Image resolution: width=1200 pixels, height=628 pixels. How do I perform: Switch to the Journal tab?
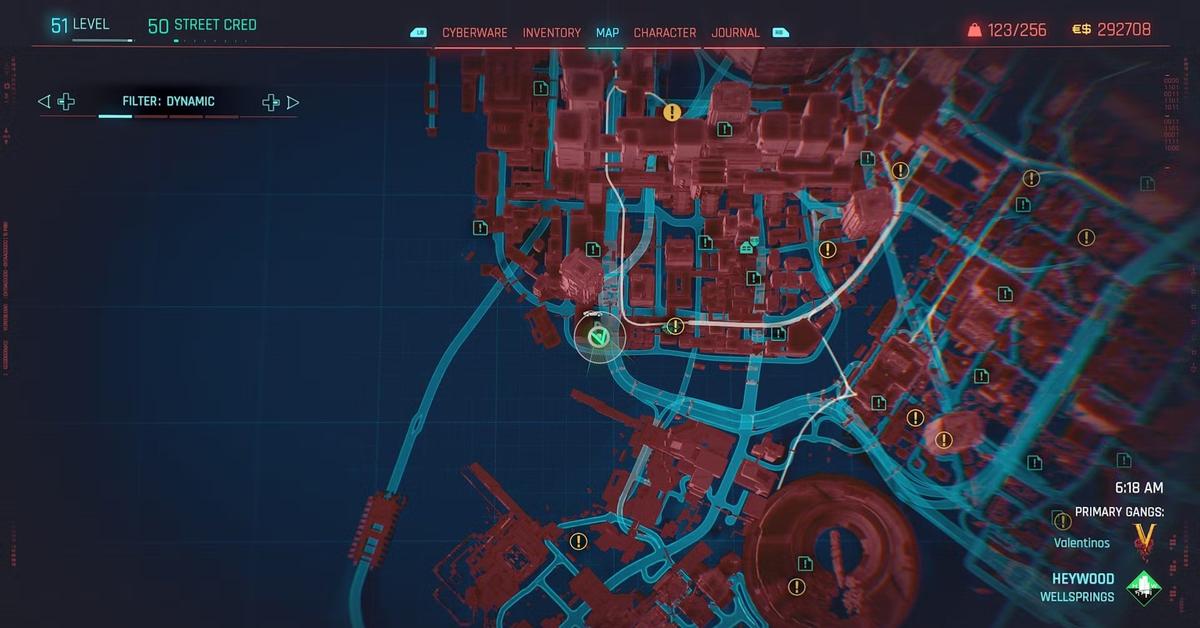coord(735,33)
